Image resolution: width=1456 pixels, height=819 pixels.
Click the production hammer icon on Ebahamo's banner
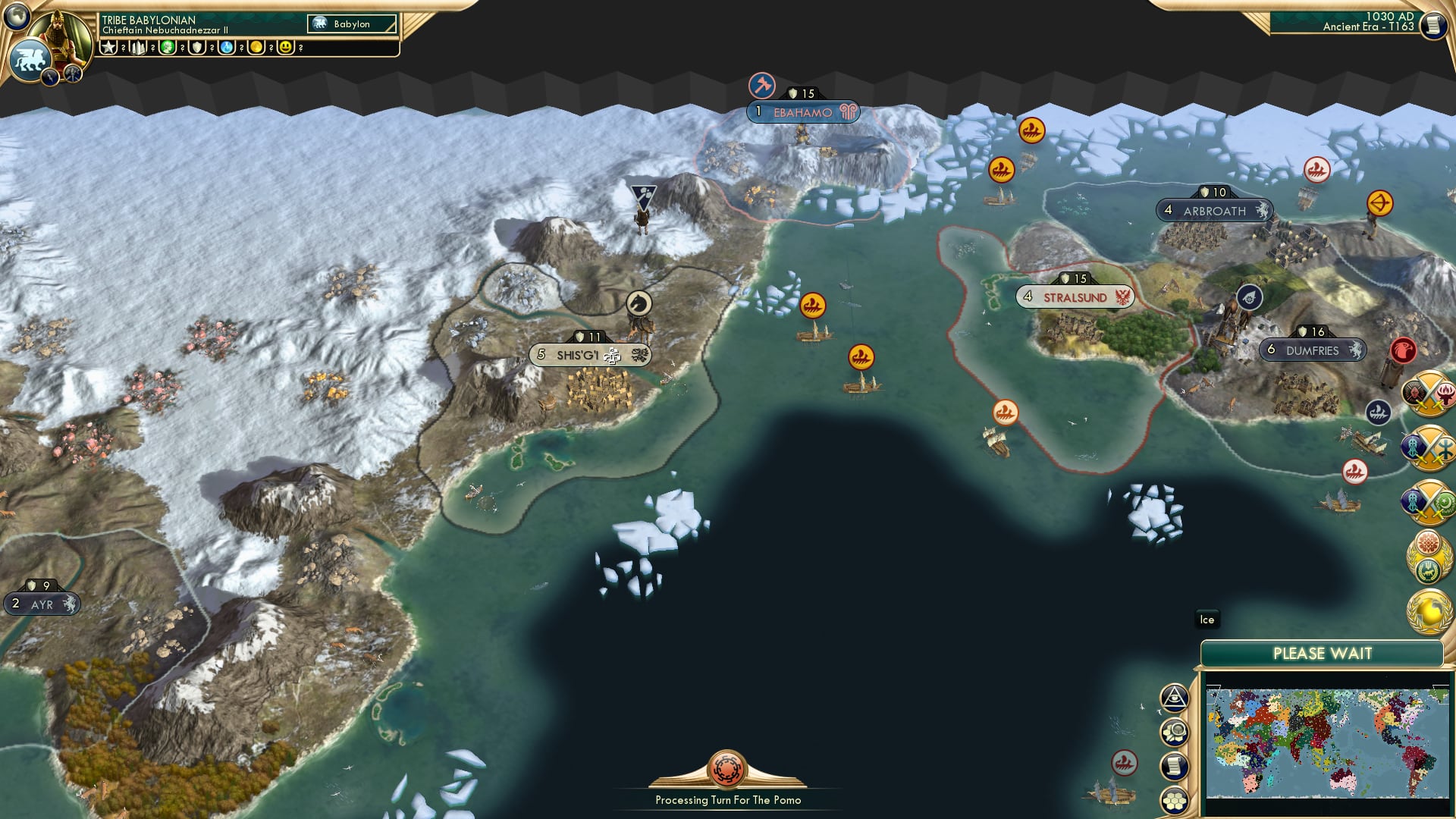761,86
